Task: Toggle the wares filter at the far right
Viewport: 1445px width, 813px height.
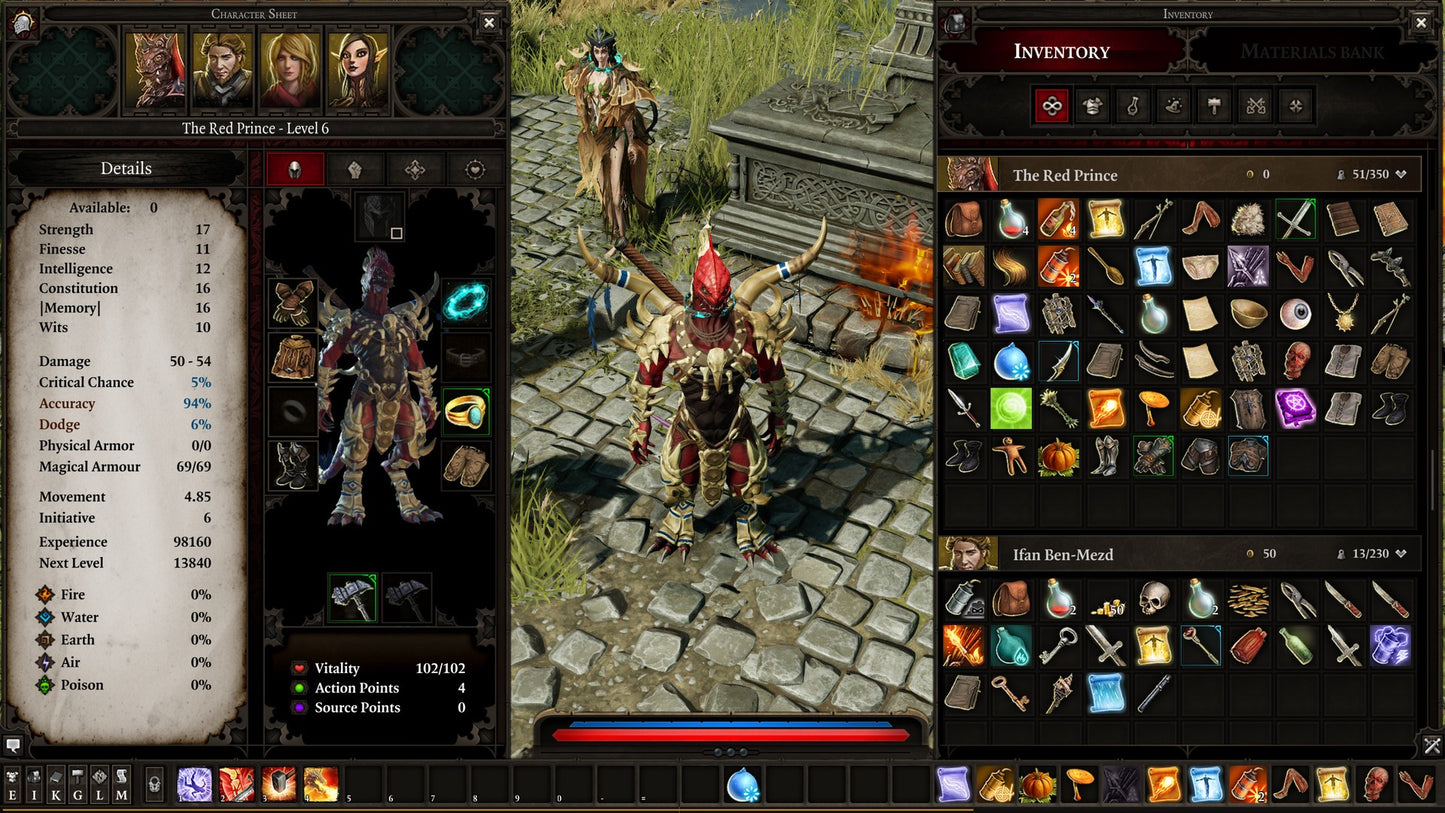Action: 1297,105
